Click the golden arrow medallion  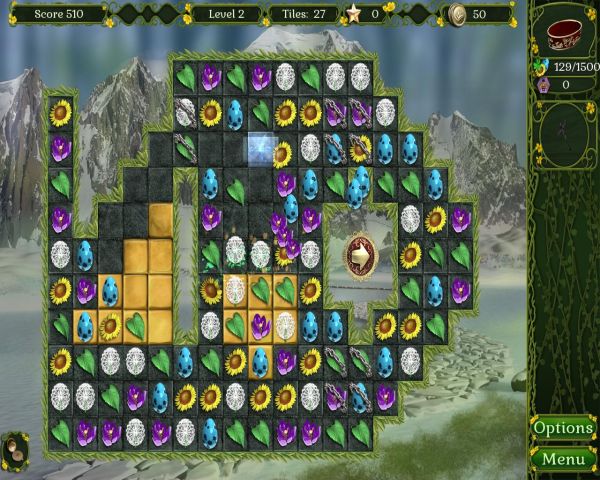point(360,254)
